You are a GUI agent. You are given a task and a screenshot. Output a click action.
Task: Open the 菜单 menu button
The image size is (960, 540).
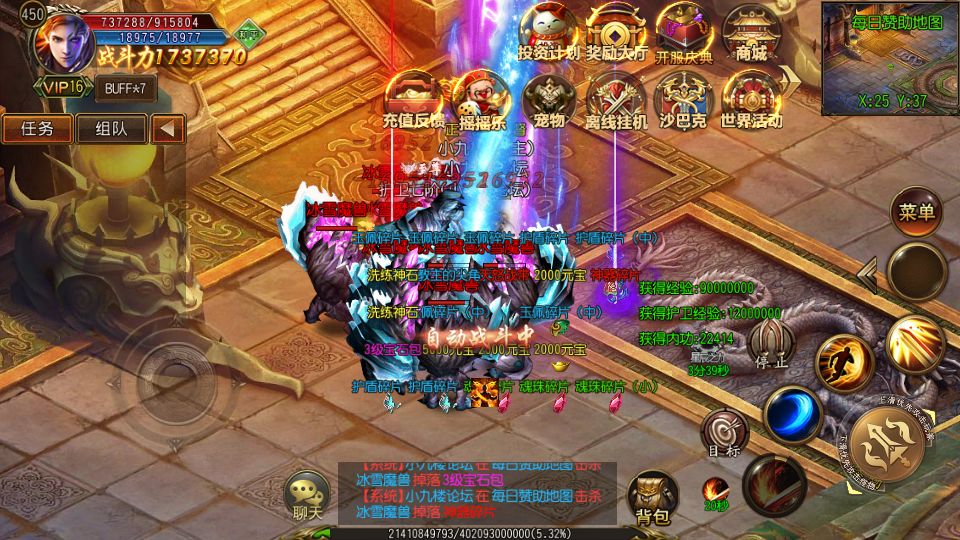pos(916,211)
